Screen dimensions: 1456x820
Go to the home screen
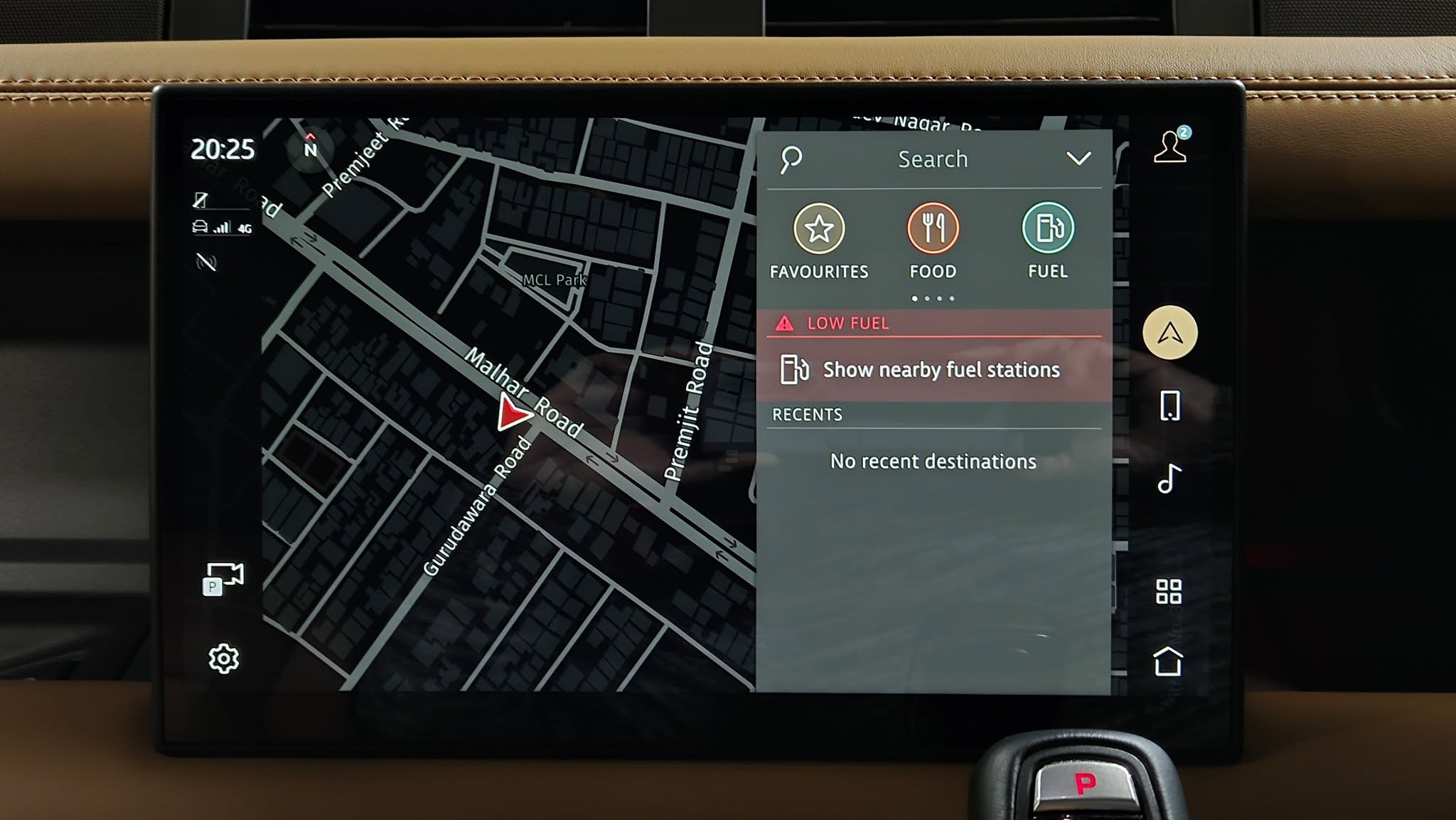click(1168, 661)
